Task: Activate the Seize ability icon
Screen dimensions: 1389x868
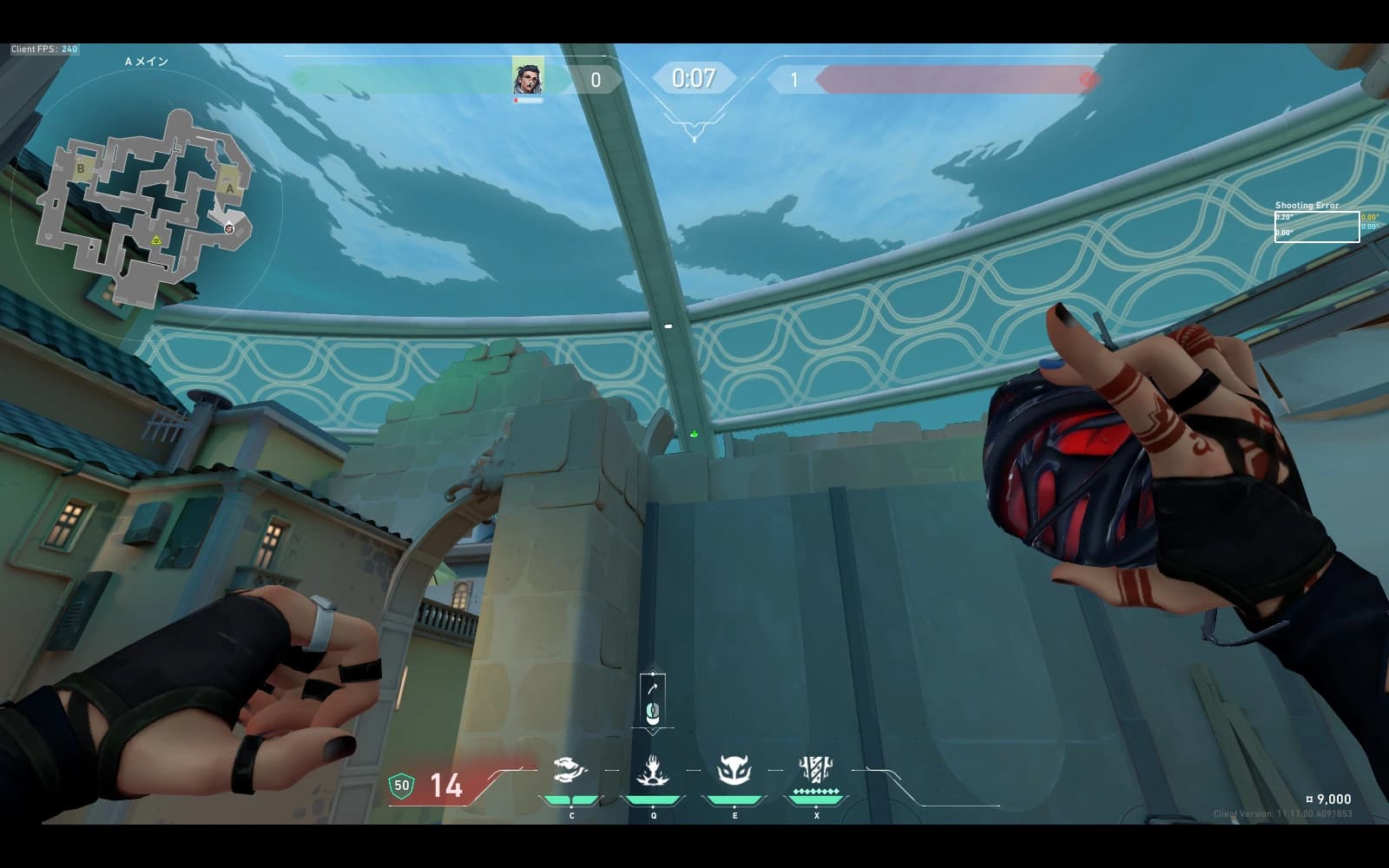Action: coord(652,770)
